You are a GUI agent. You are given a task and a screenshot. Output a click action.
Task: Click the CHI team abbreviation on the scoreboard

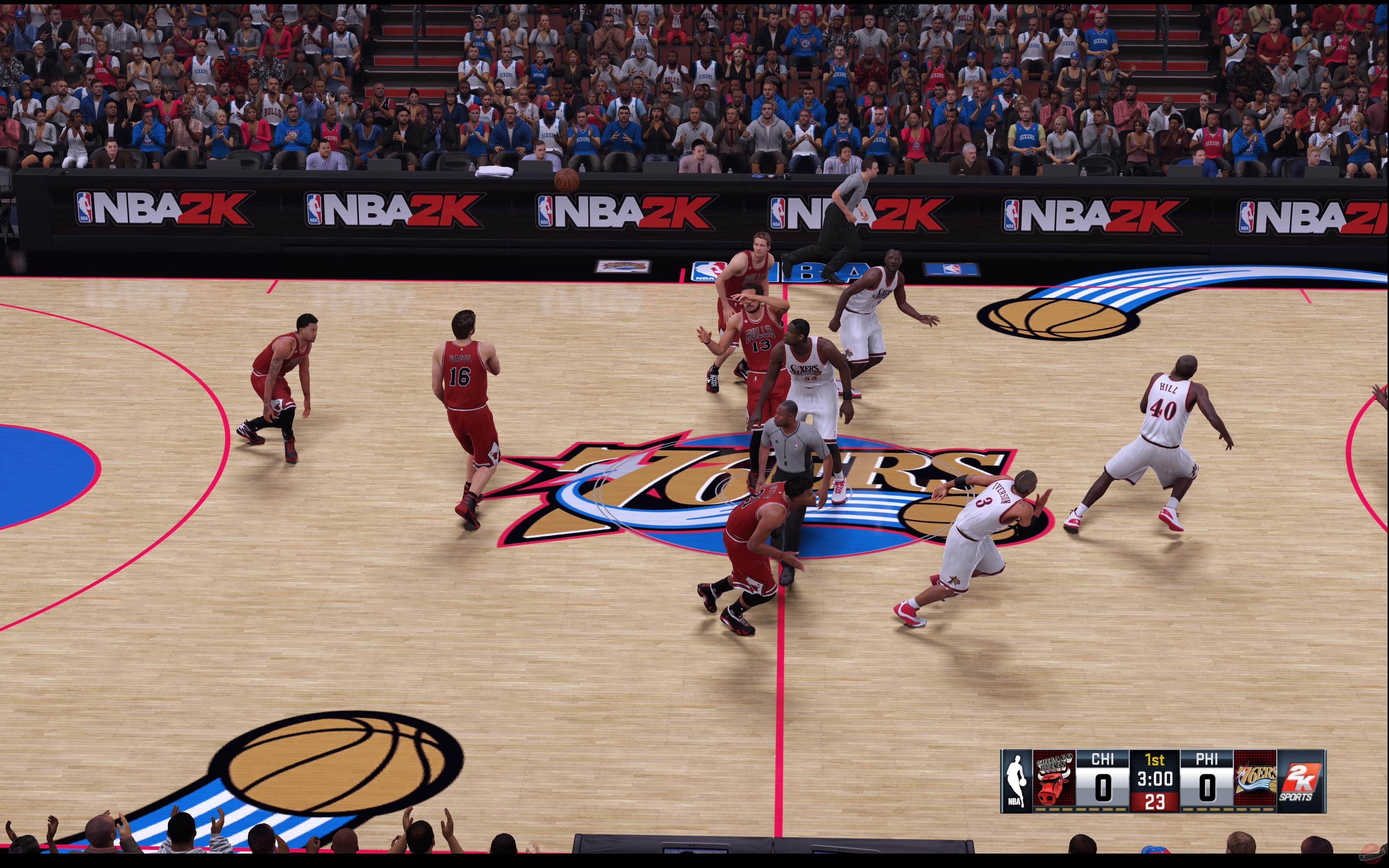1103,759
